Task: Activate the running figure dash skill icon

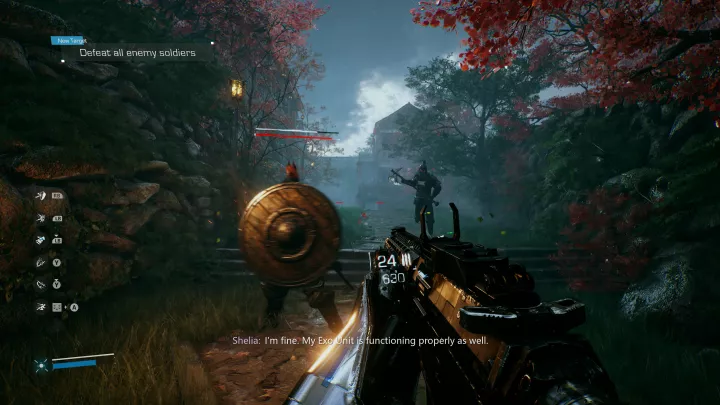Action: (41, 305)
